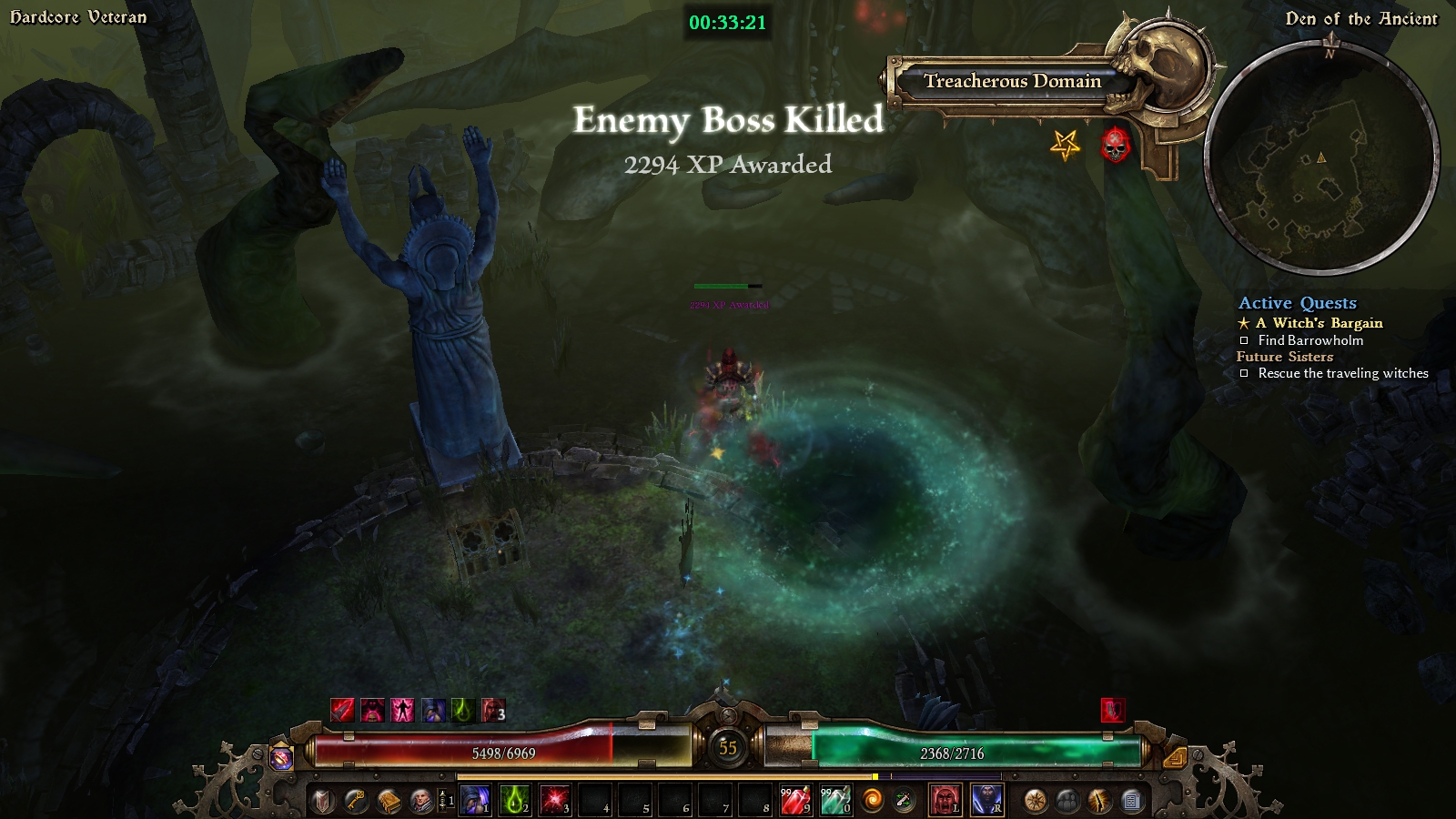Use the green energy potion in slot 0
Image resolution: width=1456 pixels, height=819 pixels.
tap(834, 801)
